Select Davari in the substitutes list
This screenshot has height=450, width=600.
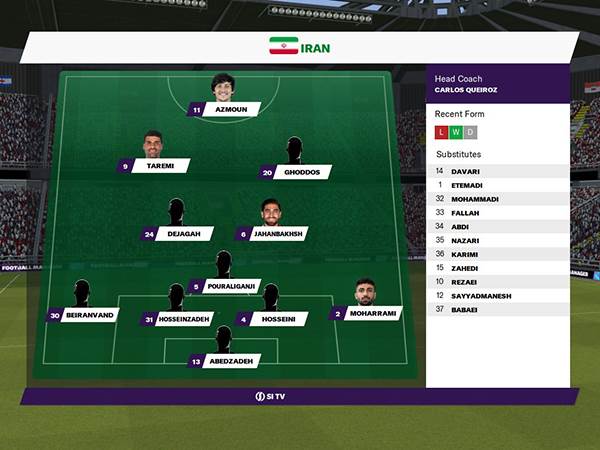point(497,171)
